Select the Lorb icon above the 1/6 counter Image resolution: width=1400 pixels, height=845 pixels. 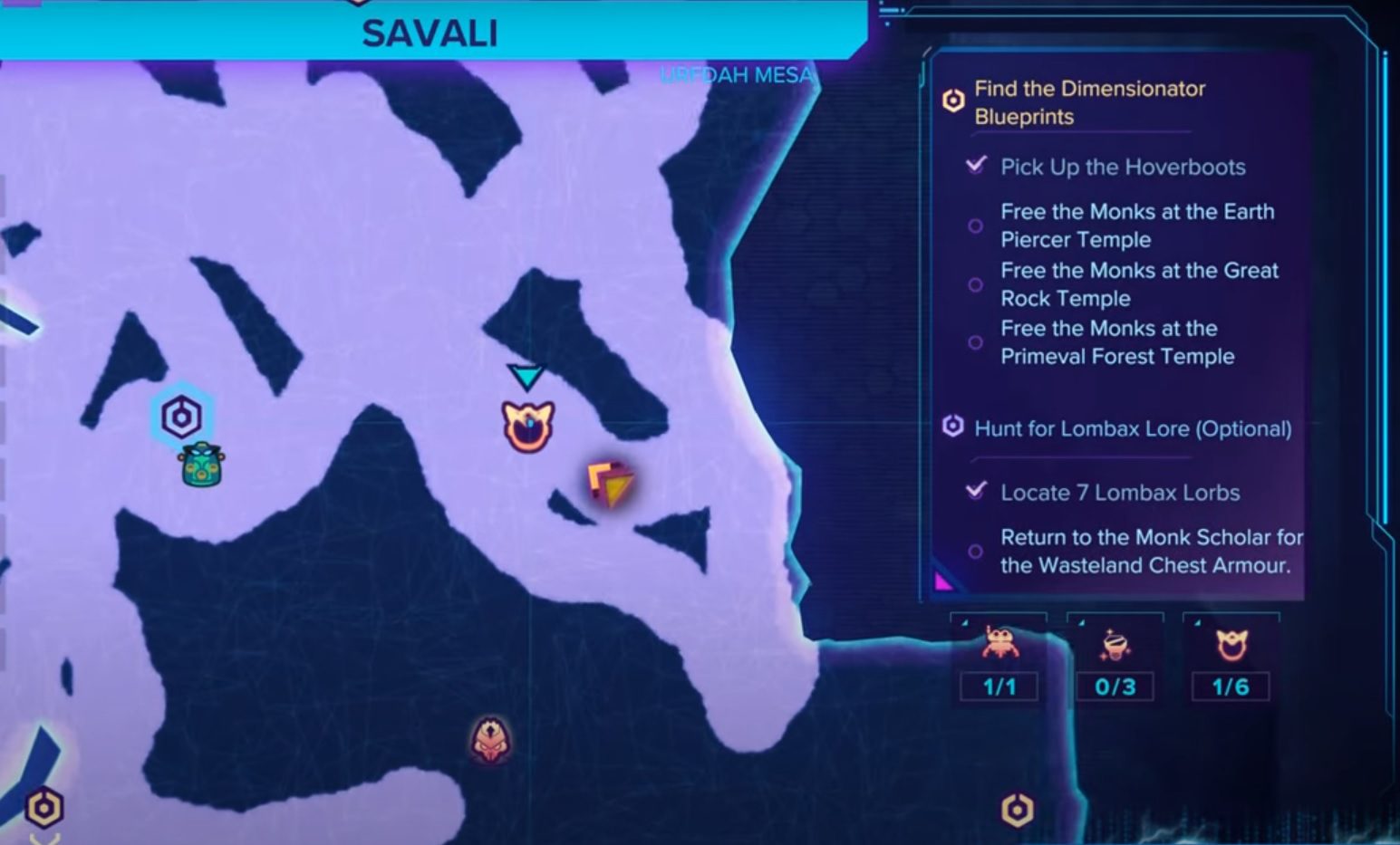(x=1231, y=645)
